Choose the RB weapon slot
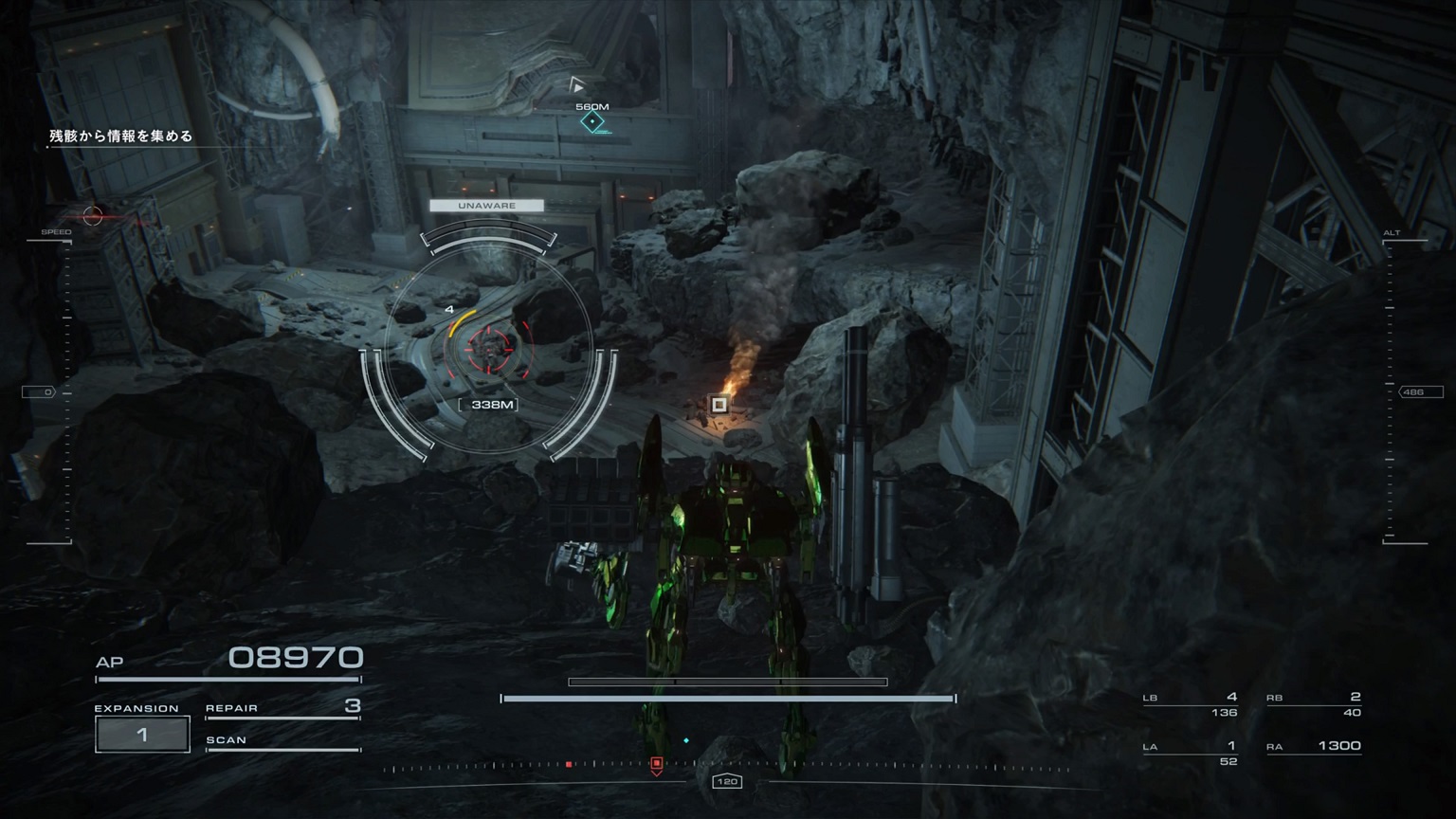 pyautogui.click(x=1314, y=704)
